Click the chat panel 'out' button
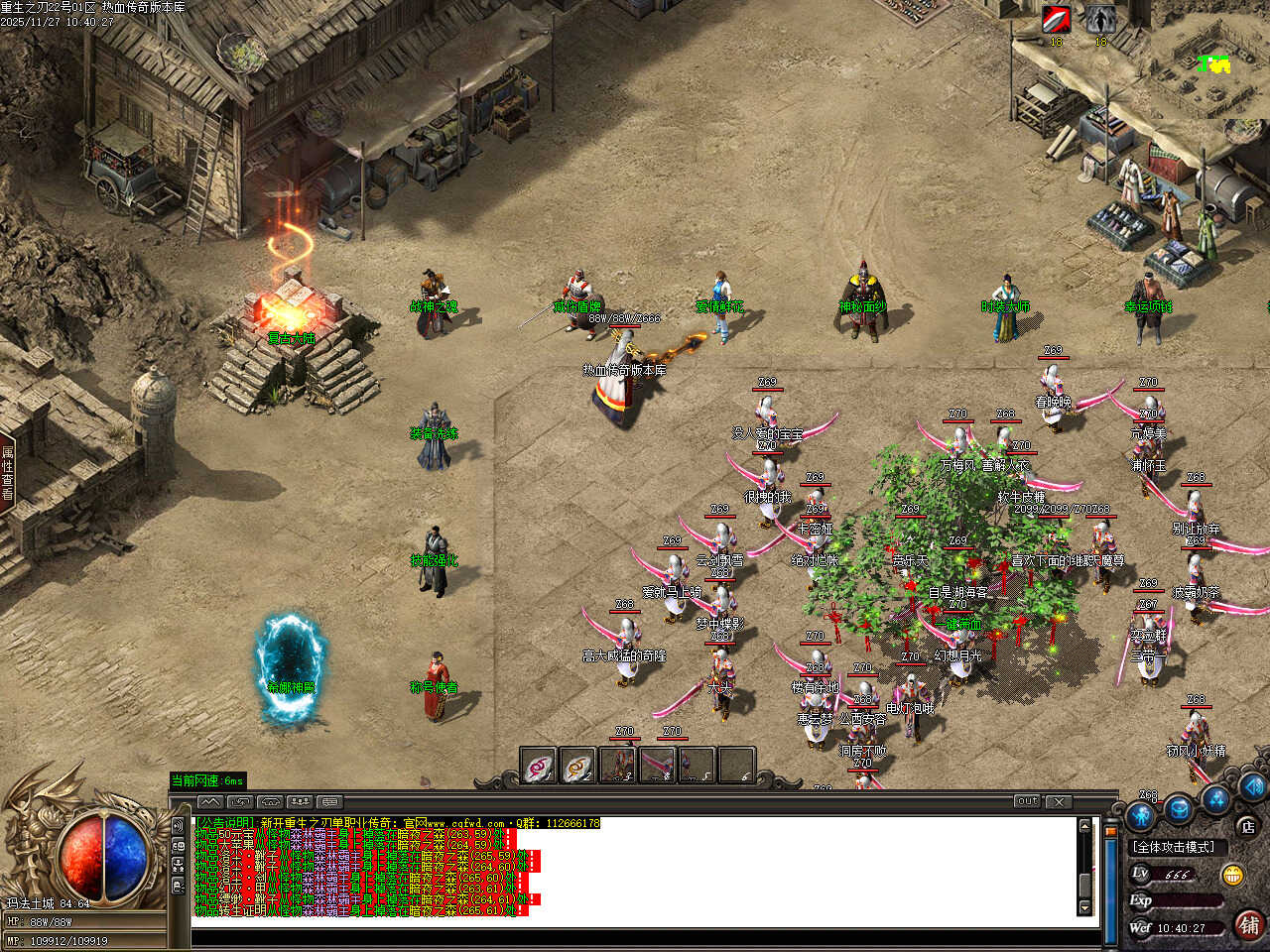Screen dimensions: 1270x952 tap(1027, 801)
